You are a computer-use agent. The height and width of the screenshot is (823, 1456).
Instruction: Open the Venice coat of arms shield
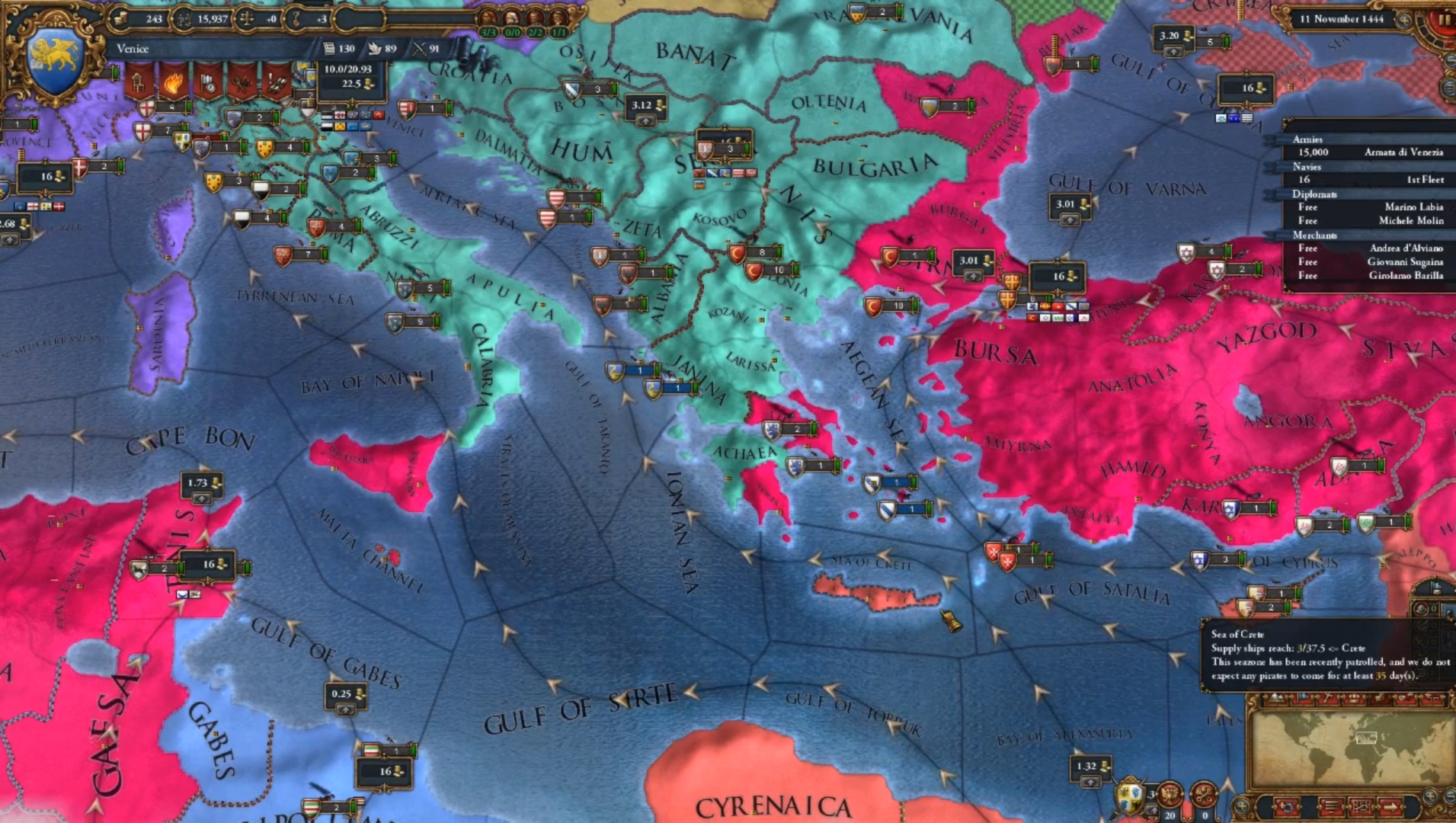[x=54, y=61]
